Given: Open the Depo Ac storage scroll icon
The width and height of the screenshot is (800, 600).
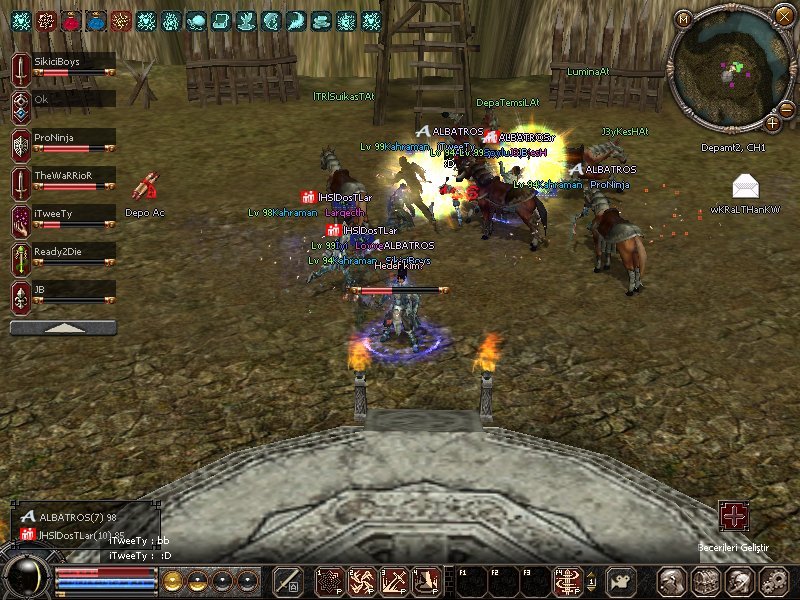Looking at the screenshot, I should [x=145, y=187].
